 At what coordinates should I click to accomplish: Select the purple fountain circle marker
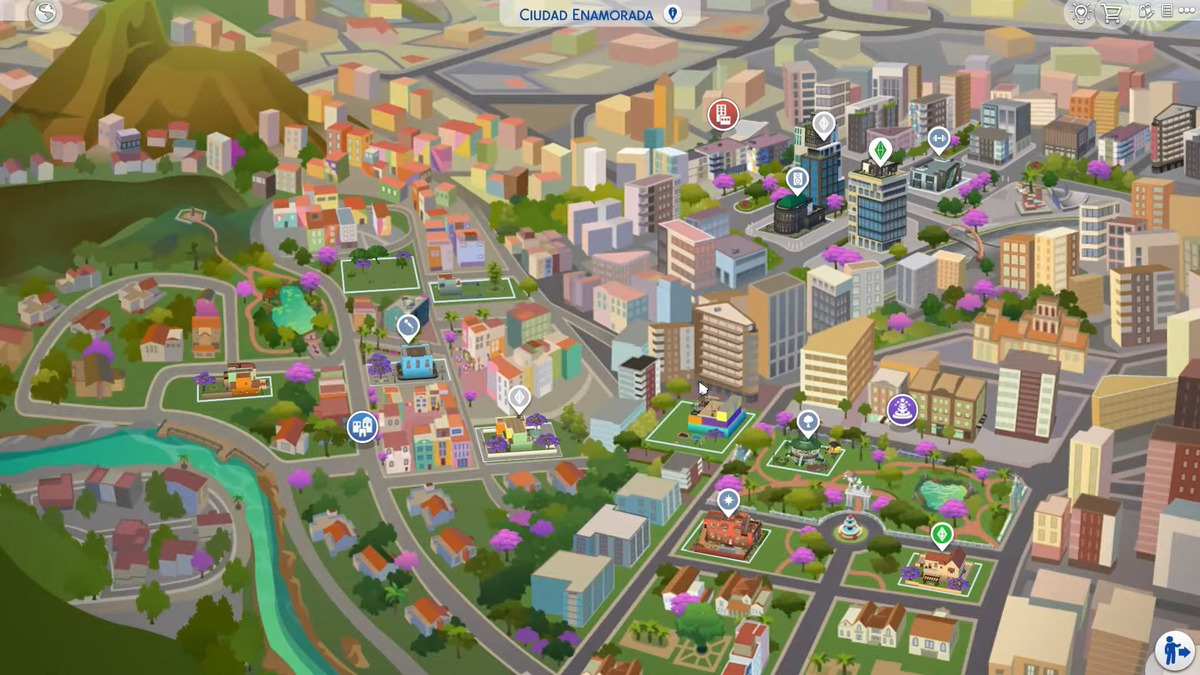point(902,409)
